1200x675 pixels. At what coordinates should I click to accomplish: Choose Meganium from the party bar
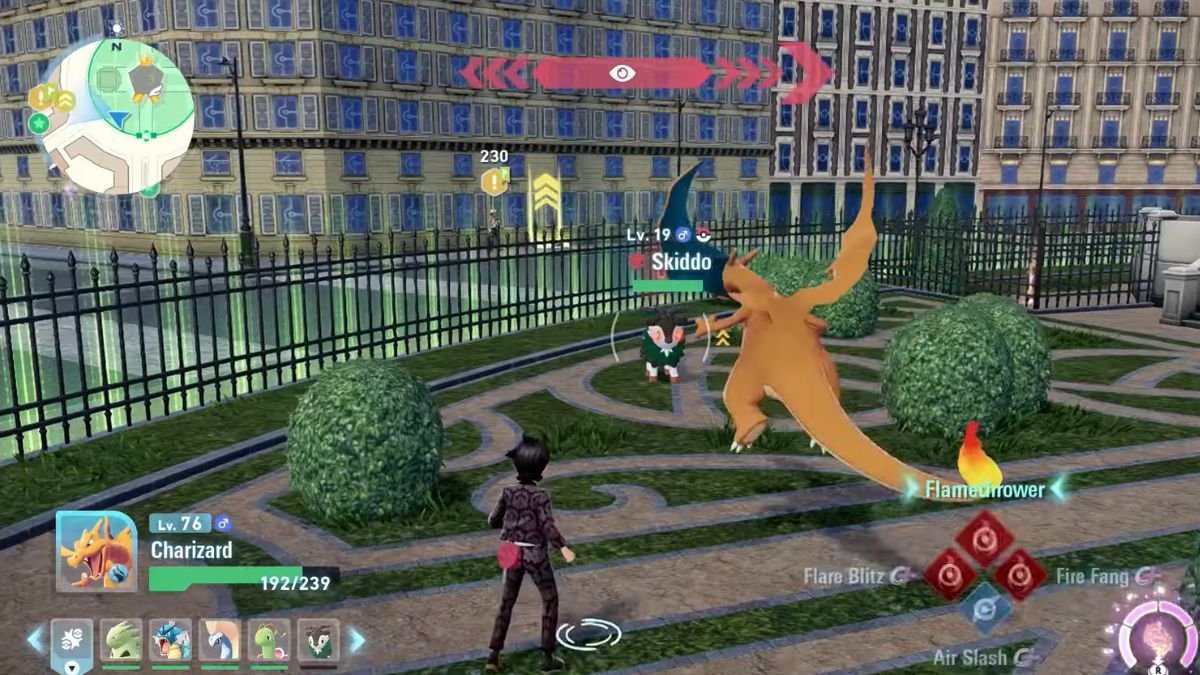(x=269, y=641)
